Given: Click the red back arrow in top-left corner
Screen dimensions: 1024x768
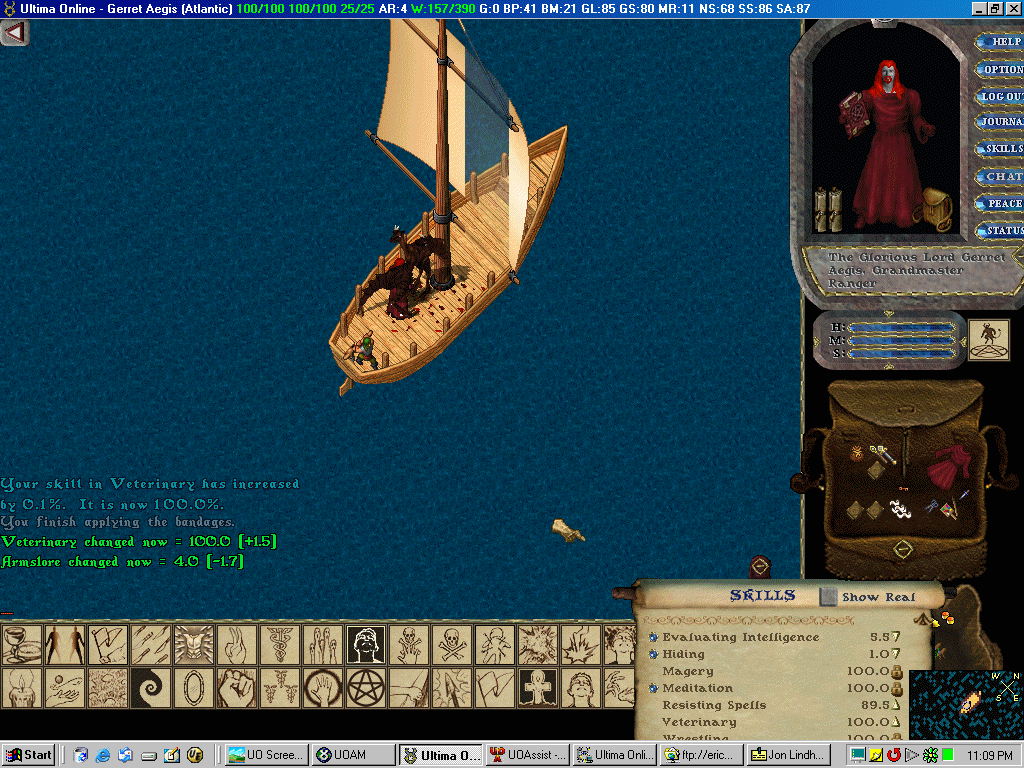Looking at the screenshot, I should click(x=14, y=32).
